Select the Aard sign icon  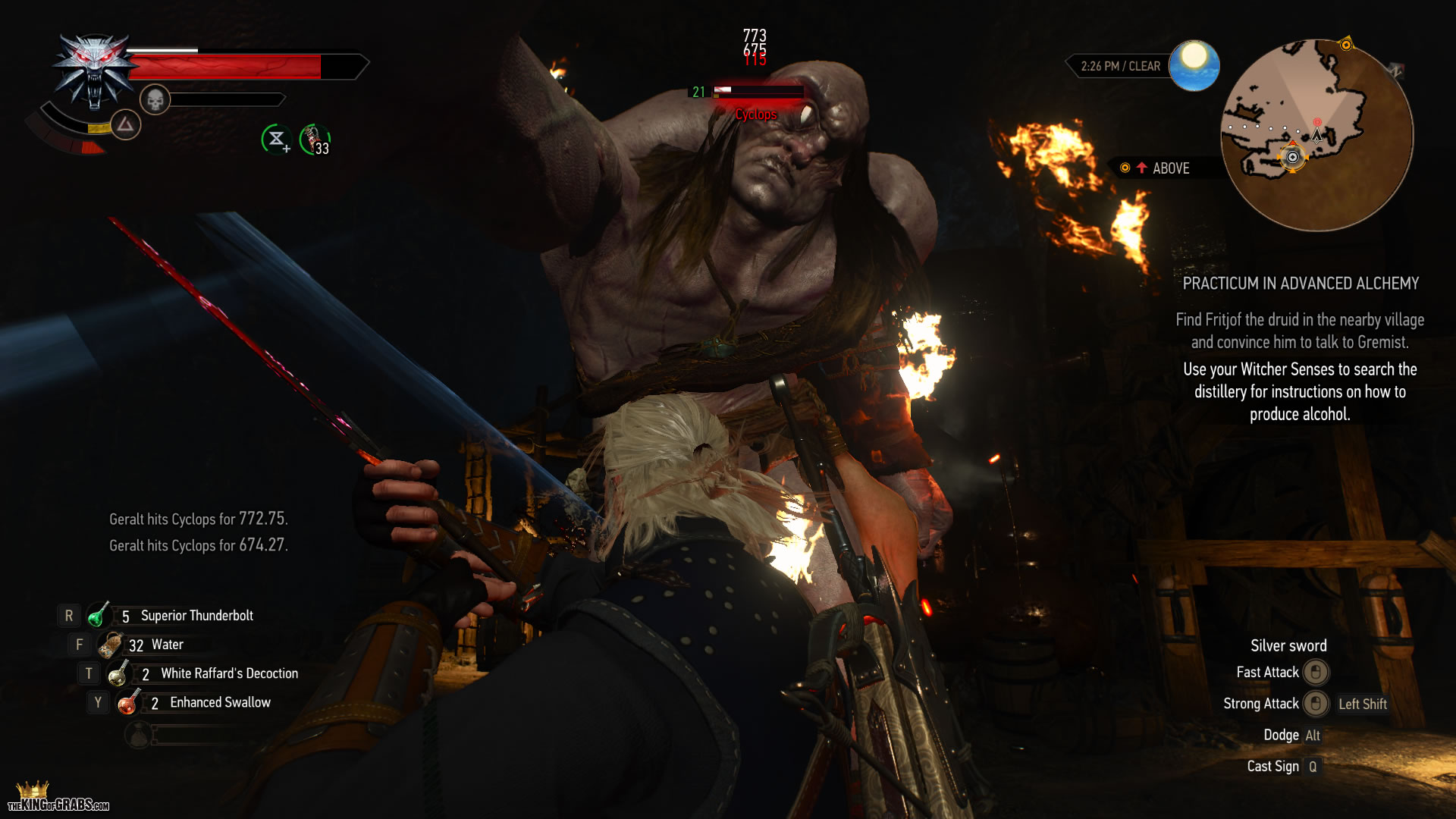pos(125,124)
